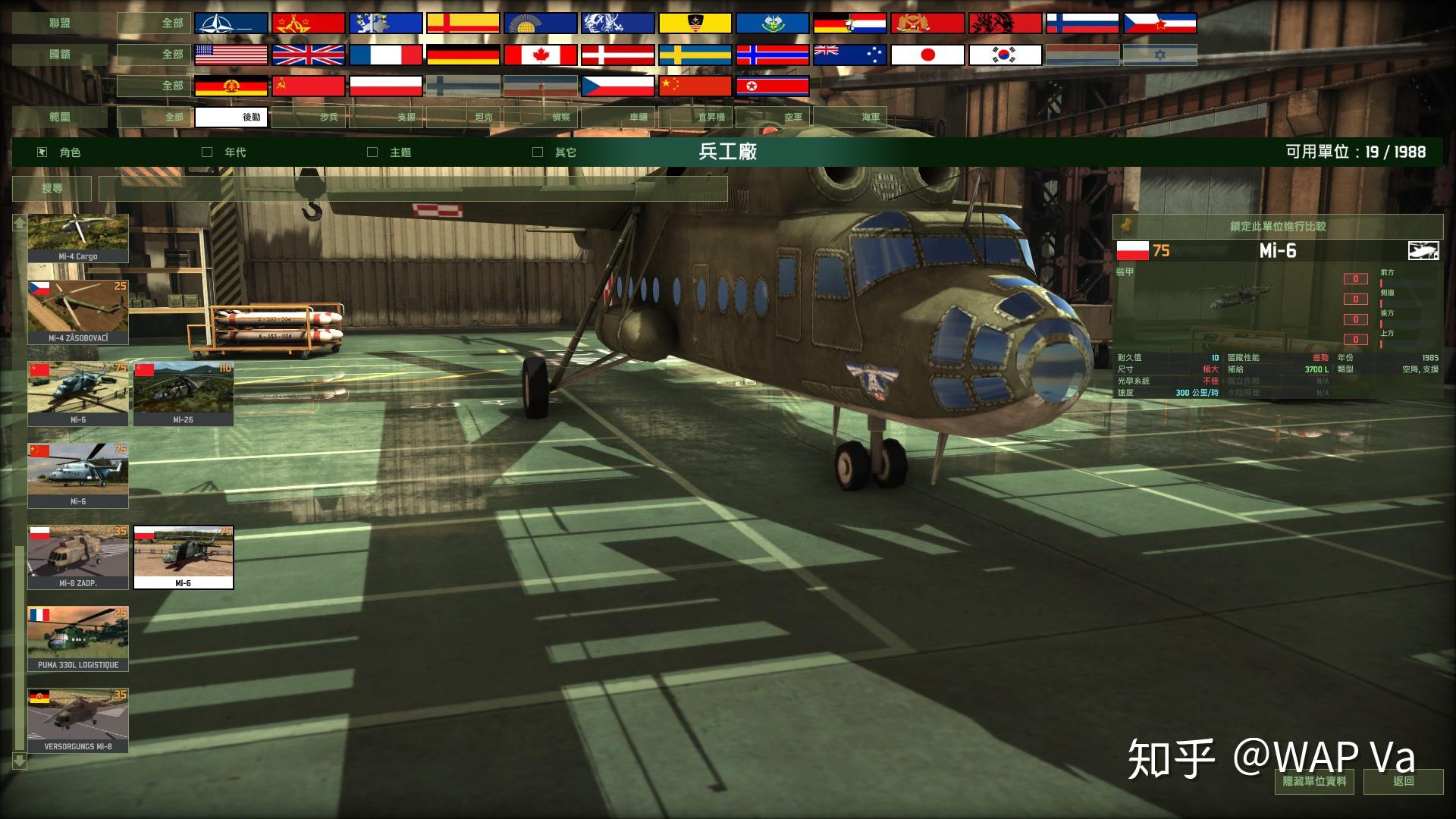Click the 隱藏單位資料 button
The width and height of the screenshot is (1456, 819).
(x=1314, y=783)
